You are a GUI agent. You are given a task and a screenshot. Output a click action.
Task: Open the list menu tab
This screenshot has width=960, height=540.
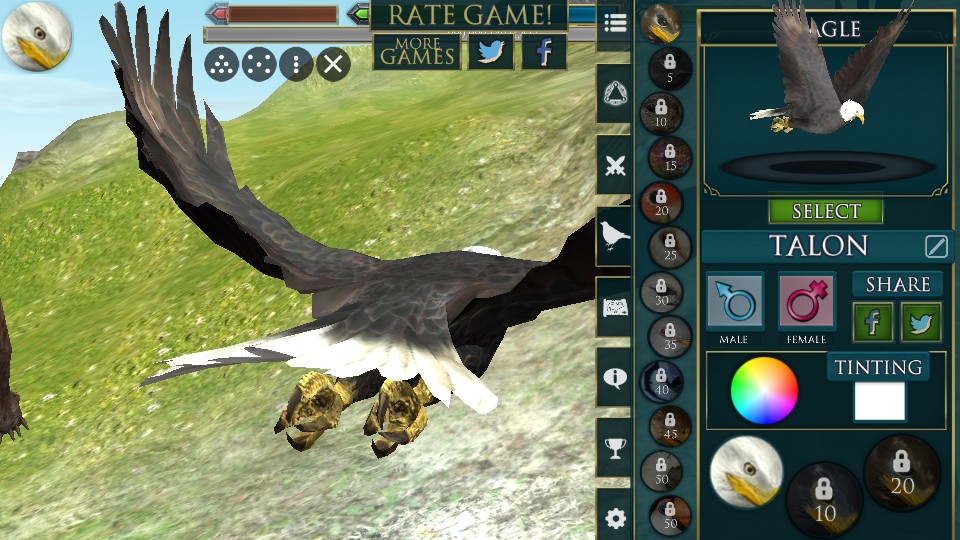coord(615,24)
